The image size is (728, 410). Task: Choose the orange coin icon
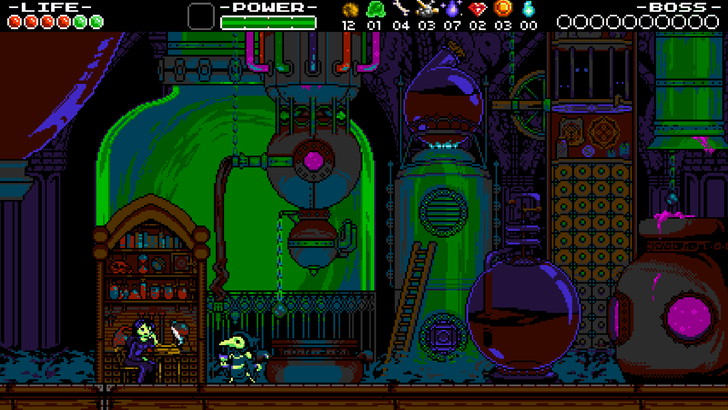click(x=503, y=9)
